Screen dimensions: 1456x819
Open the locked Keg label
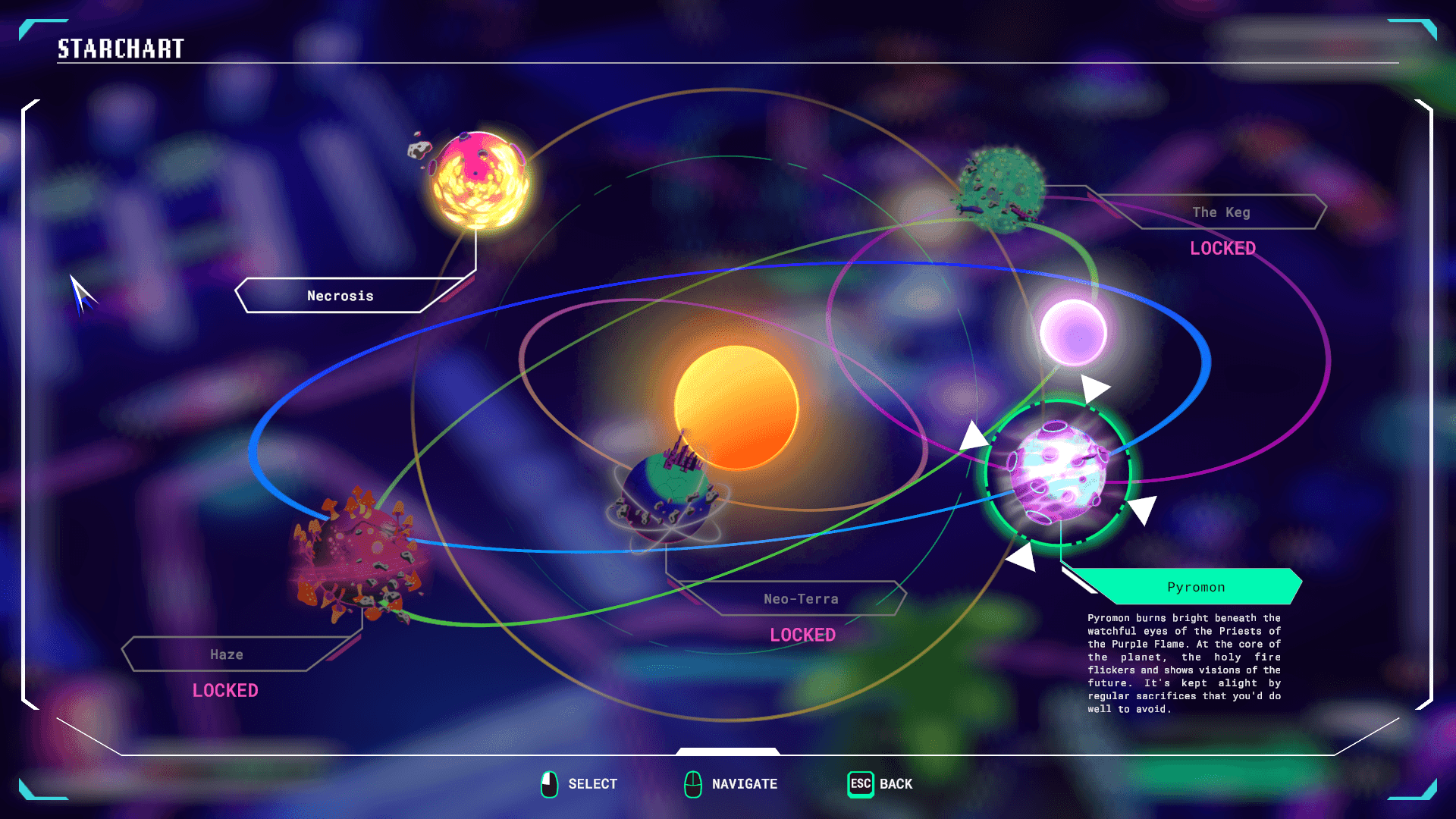point(1221,212)
